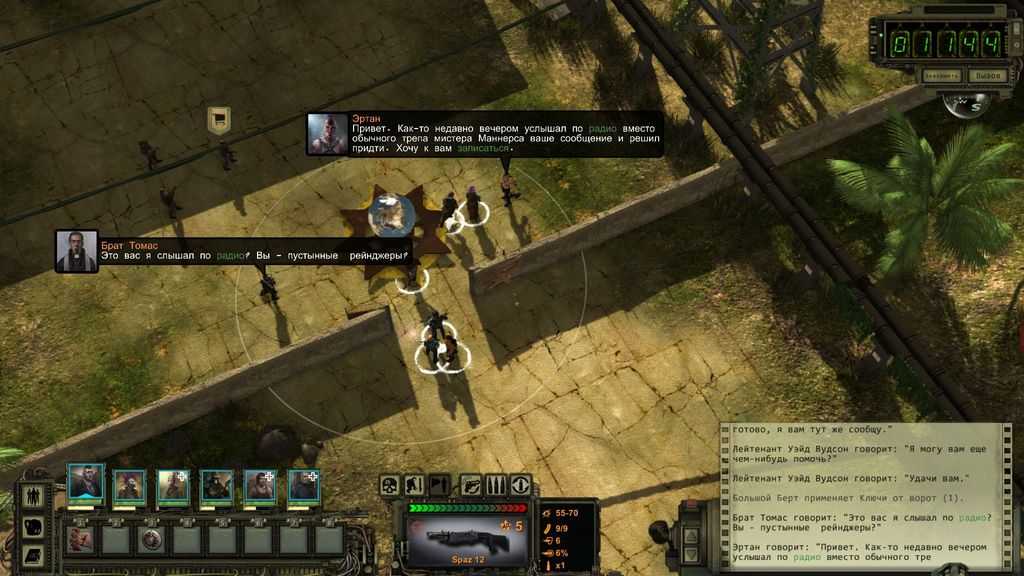Click the group silhouettes select-all button
The image size is (1024, 576).
pos(32,495)
